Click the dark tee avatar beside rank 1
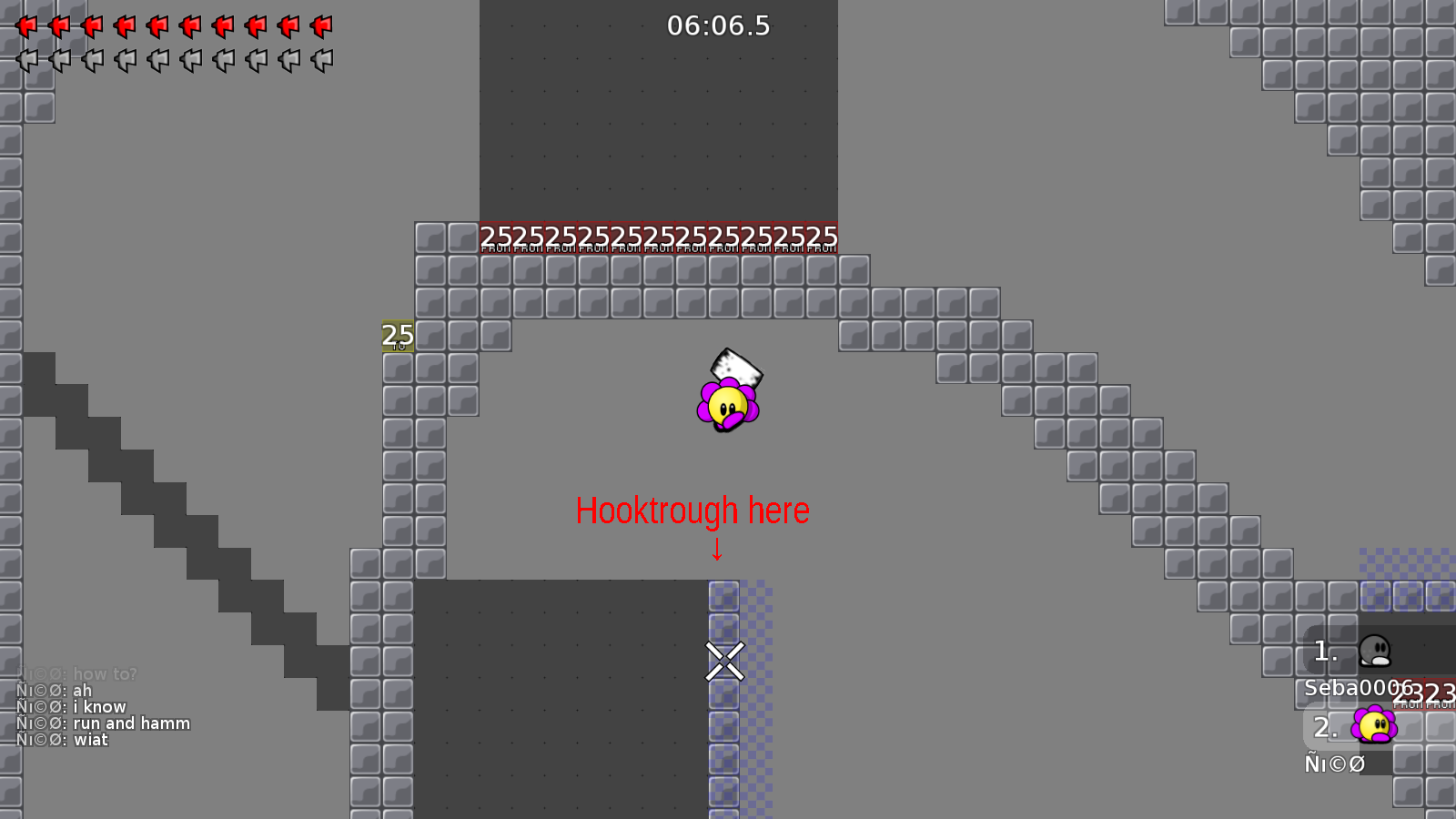 (x=1374, y=650)
